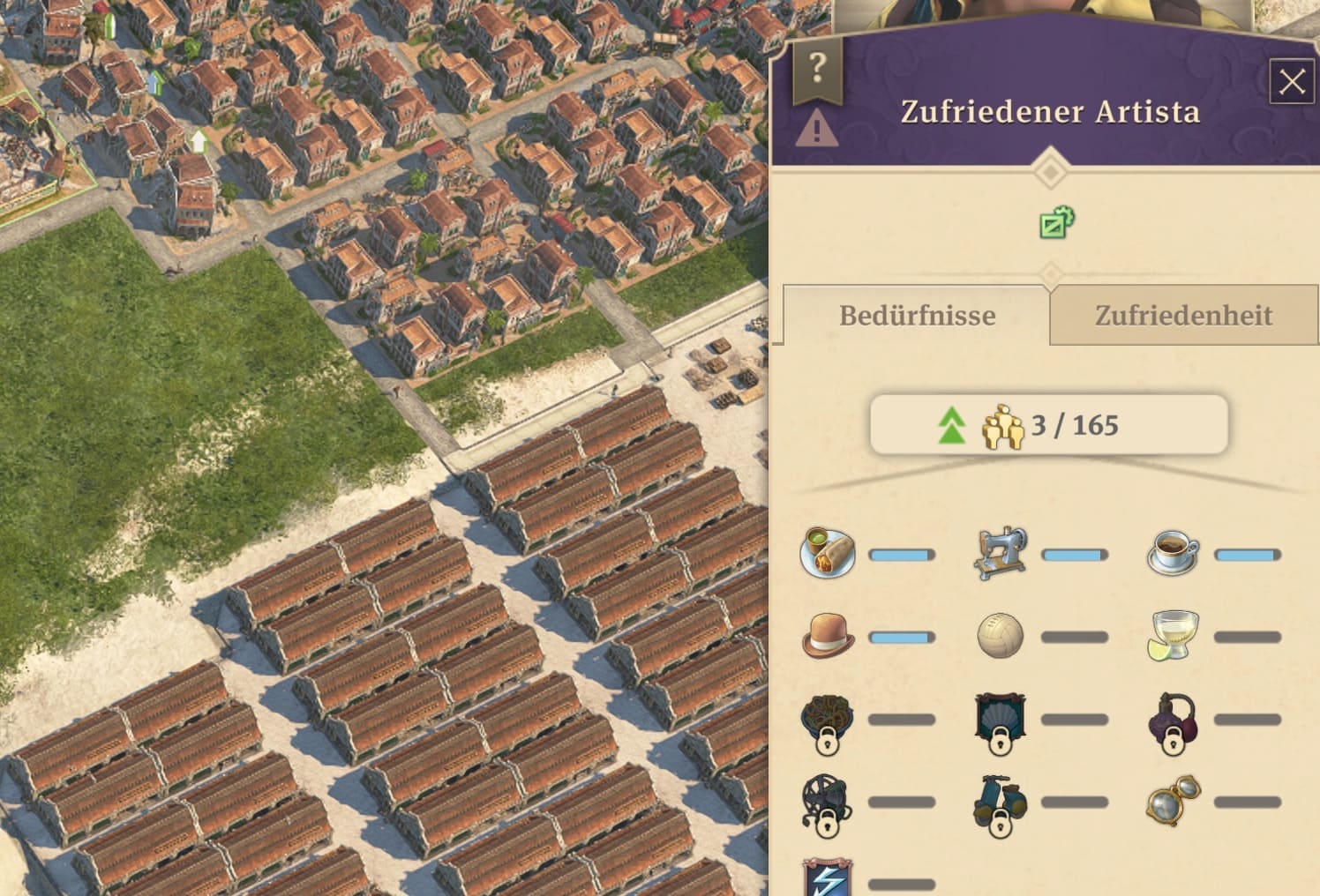Select the Bedürfnisse tab
Image resolution: width=1320 pixels, height=896 pixels.
coord(917,316)
